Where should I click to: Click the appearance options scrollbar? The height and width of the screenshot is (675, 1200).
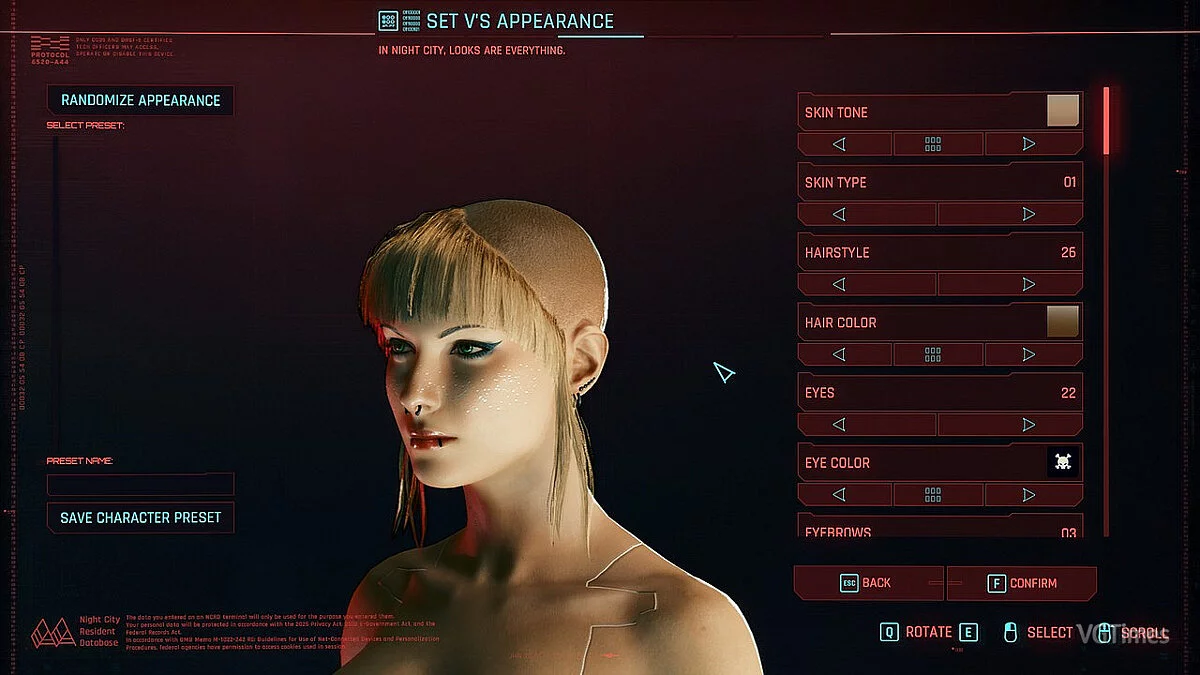pyautogui.click(x=1106, y=121)
